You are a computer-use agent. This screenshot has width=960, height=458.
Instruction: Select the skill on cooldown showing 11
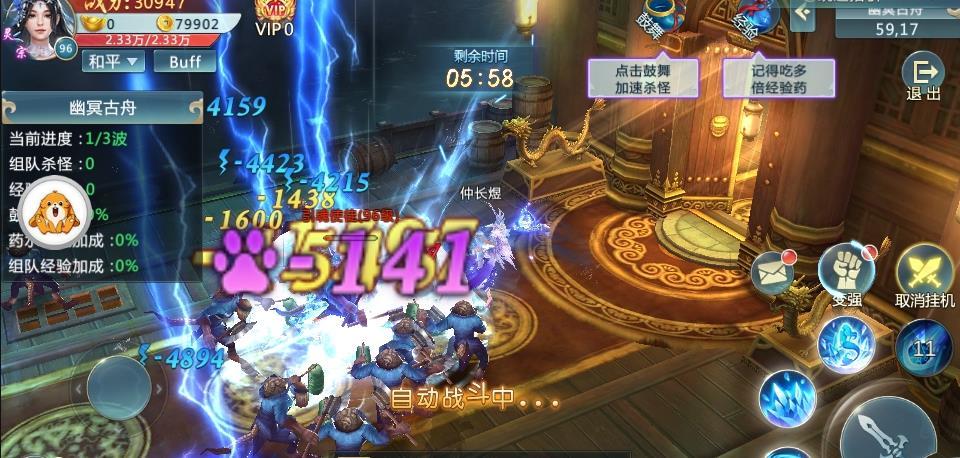(922, 348)
